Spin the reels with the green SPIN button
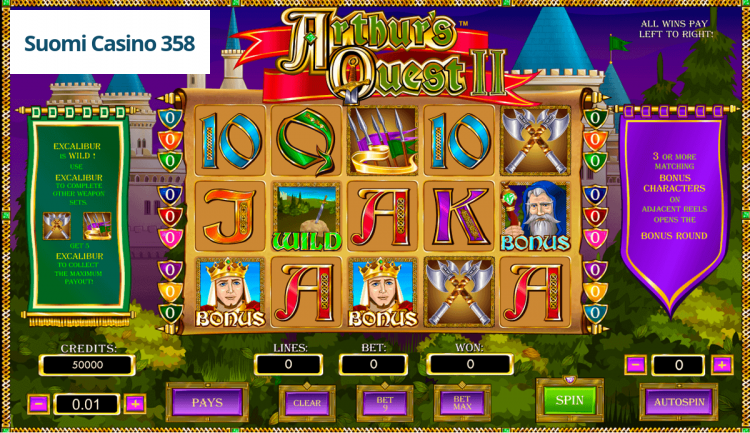 569,400
